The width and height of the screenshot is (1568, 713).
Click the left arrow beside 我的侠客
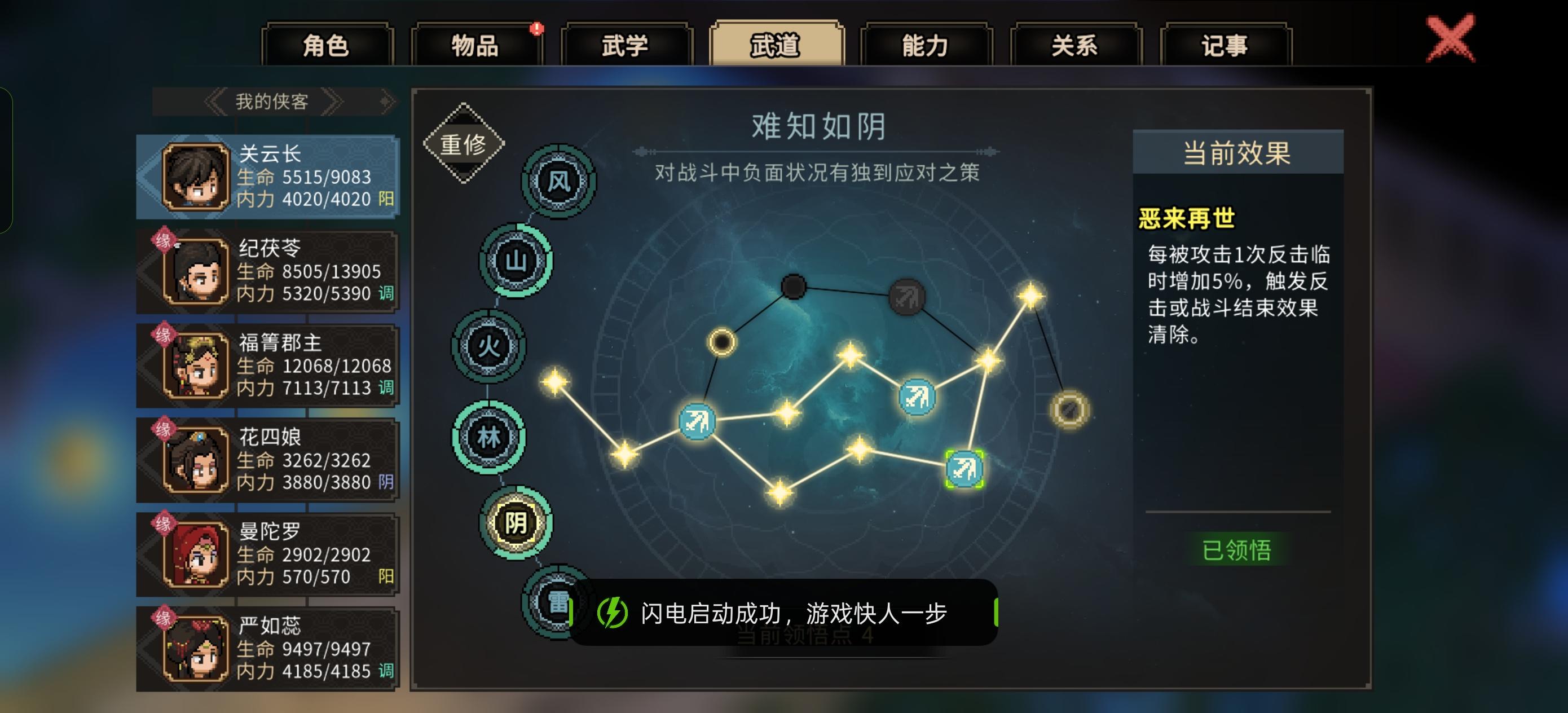[x=215, y=102]
